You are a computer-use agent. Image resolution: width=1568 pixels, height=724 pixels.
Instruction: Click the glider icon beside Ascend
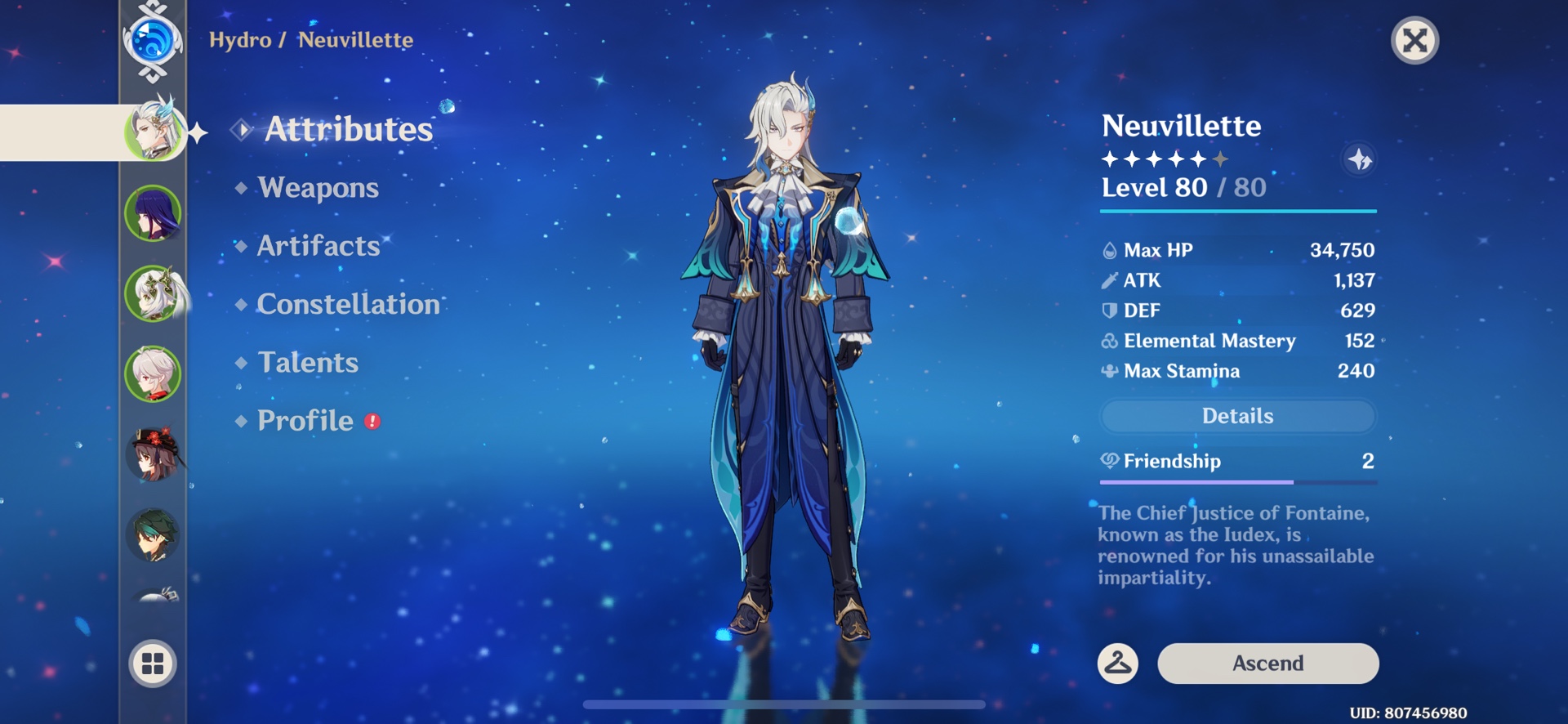[1120, 664]
